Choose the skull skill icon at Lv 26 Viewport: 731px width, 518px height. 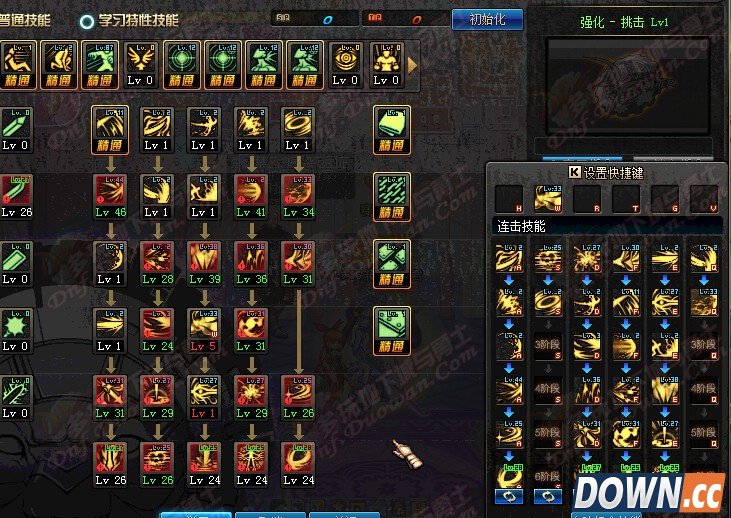pos(157,458)
